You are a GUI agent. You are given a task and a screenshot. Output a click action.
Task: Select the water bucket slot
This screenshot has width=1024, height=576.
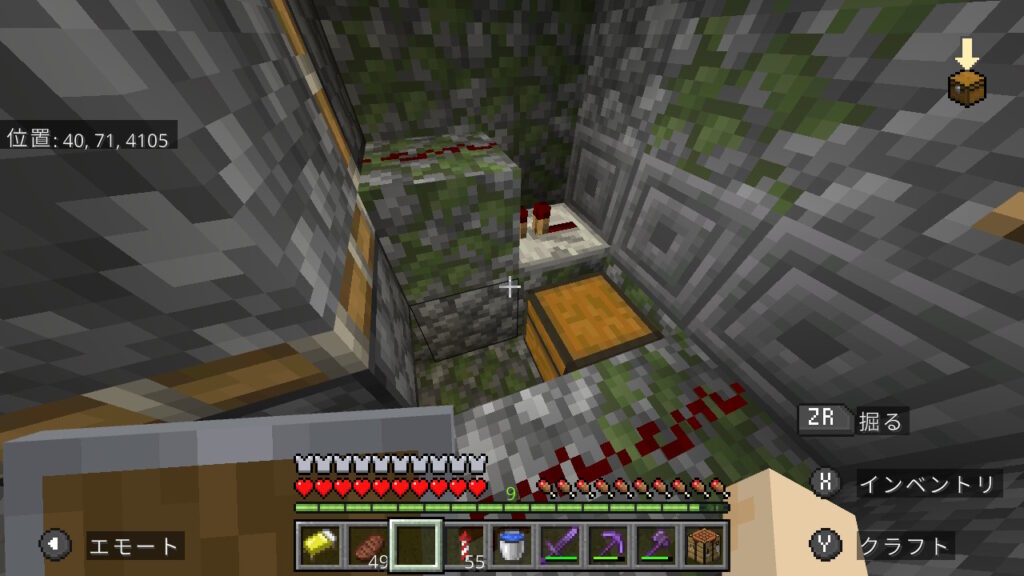[x=512, y=545]
